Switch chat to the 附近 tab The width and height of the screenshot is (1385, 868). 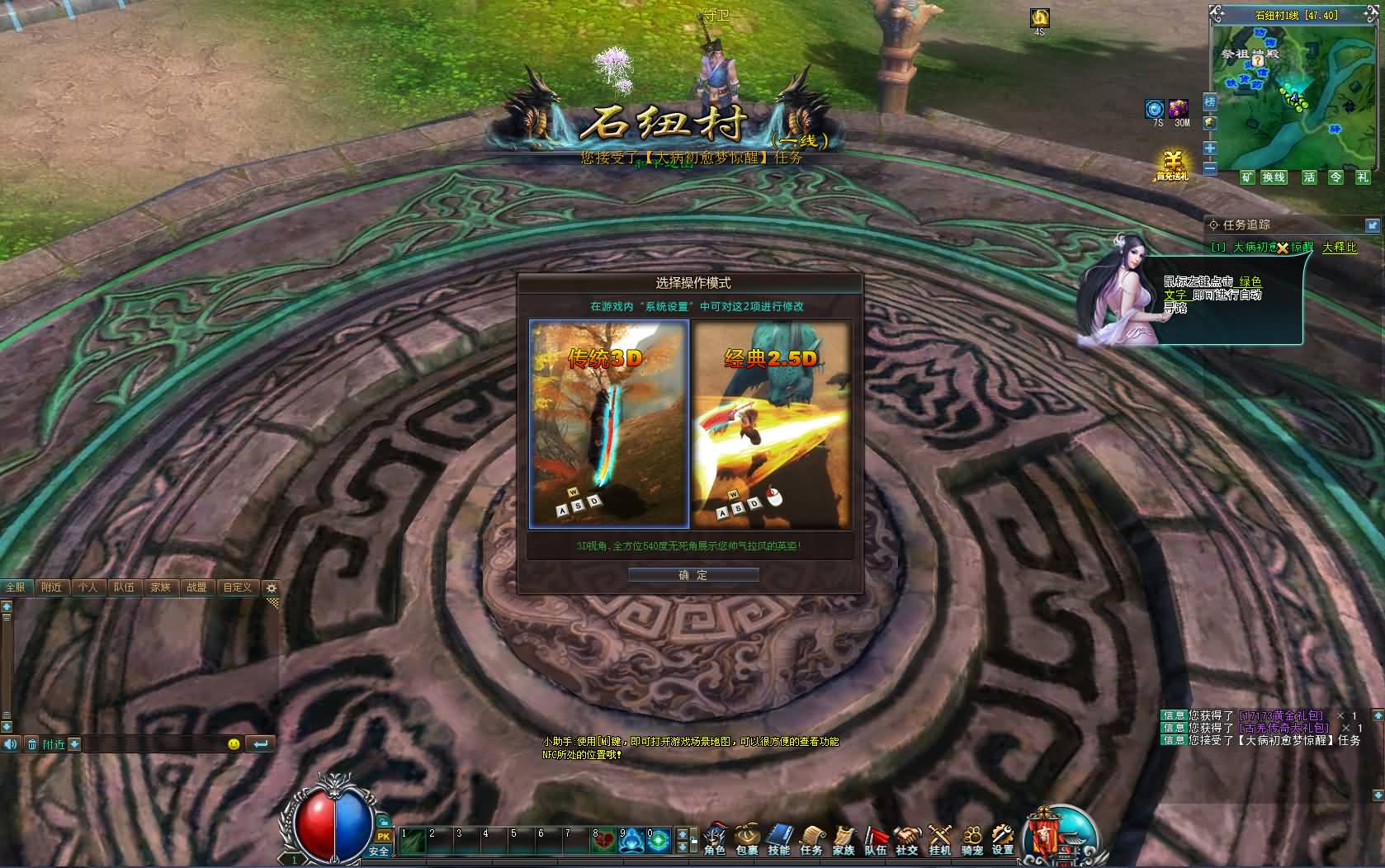(51, 587)
